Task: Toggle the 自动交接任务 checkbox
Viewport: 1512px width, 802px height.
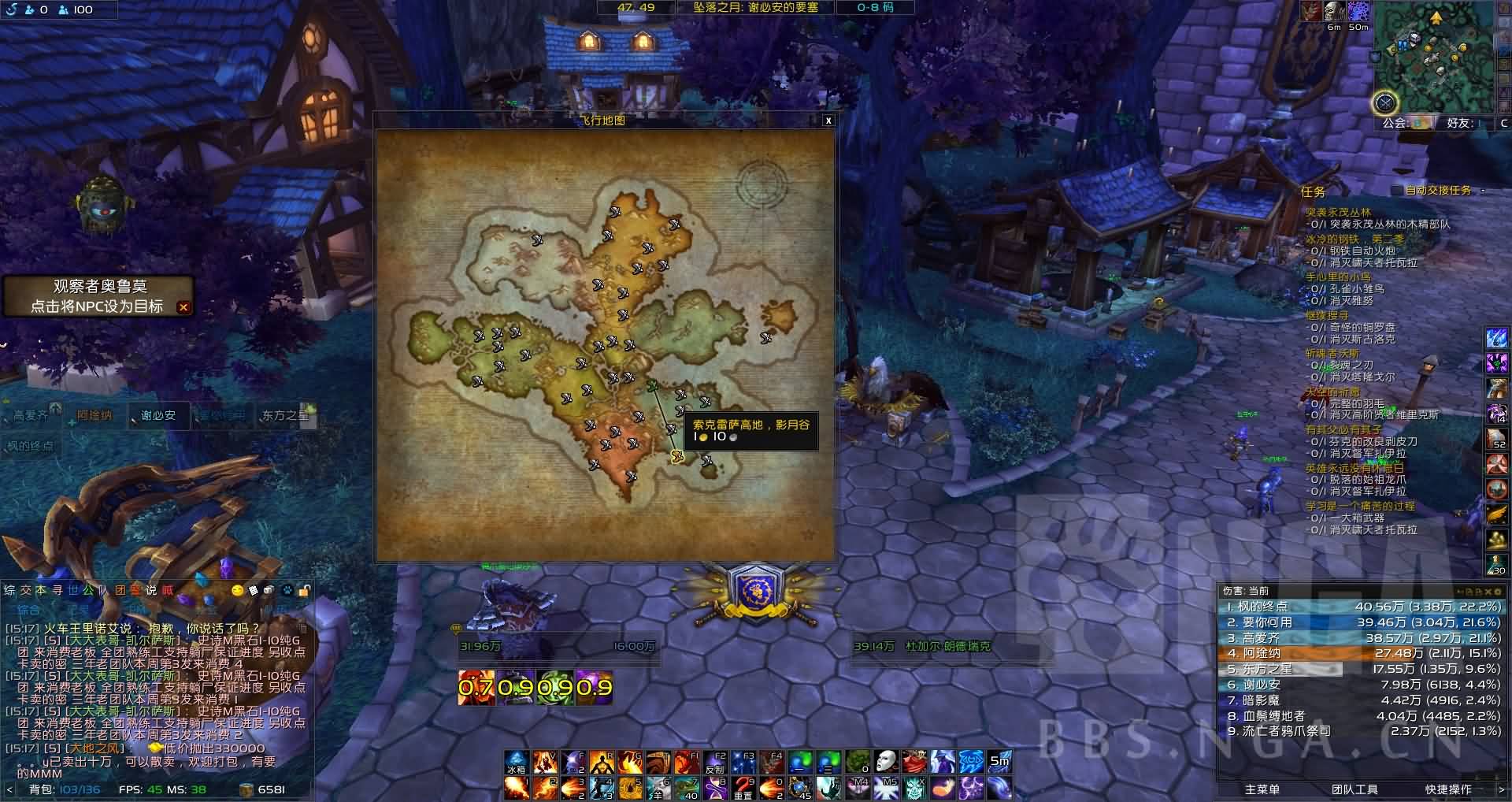Action: [x=1397, y=191]
